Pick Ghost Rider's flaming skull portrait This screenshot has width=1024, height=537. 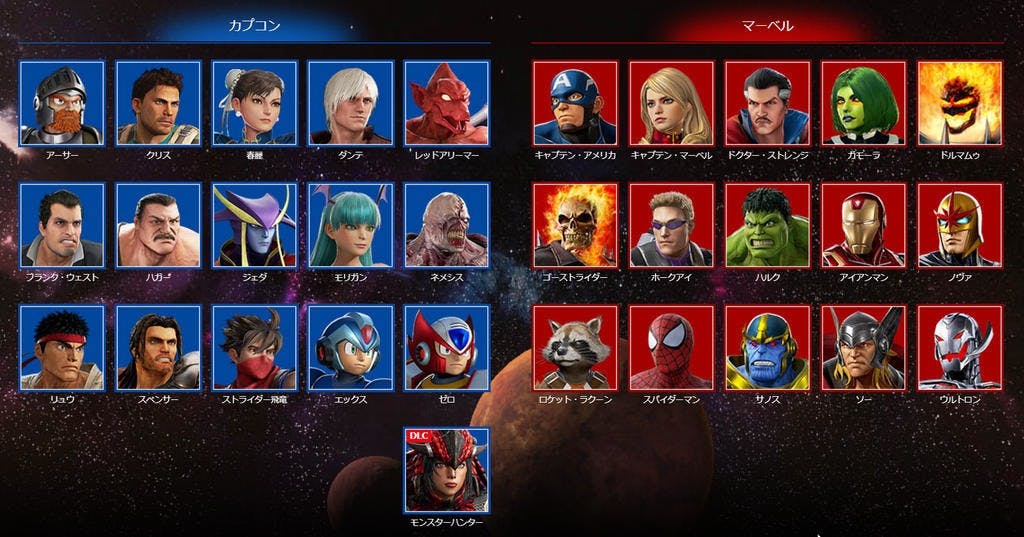pos(575,225)
